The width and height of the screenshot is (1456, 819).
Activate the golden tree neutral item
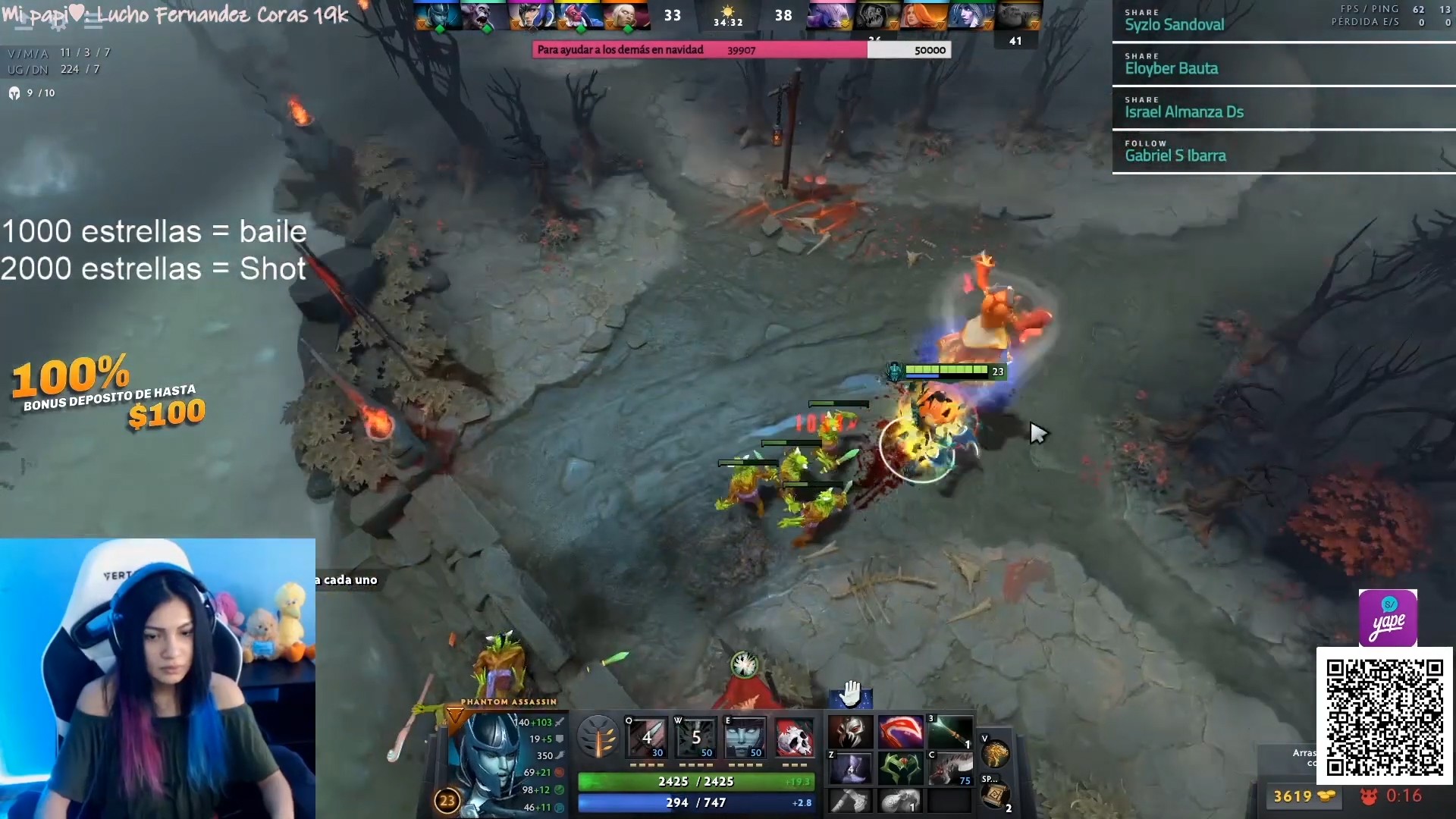[x=995, y=754]
